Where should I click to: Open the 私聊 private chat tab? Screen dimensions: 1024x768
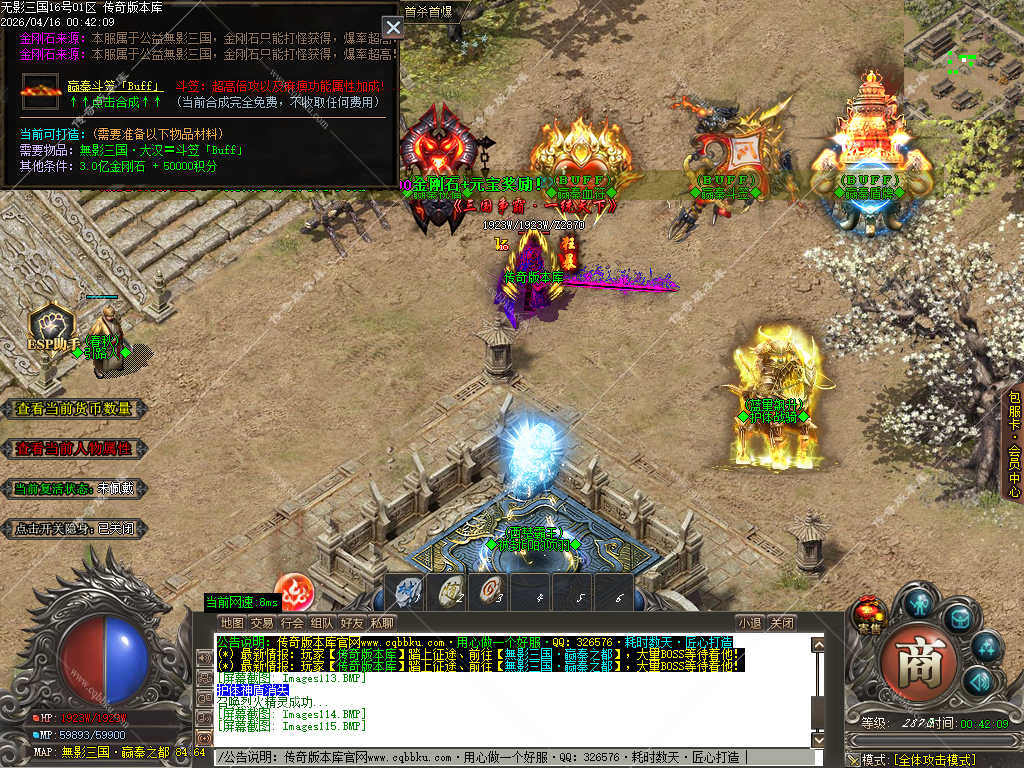(x=382, y=623)
